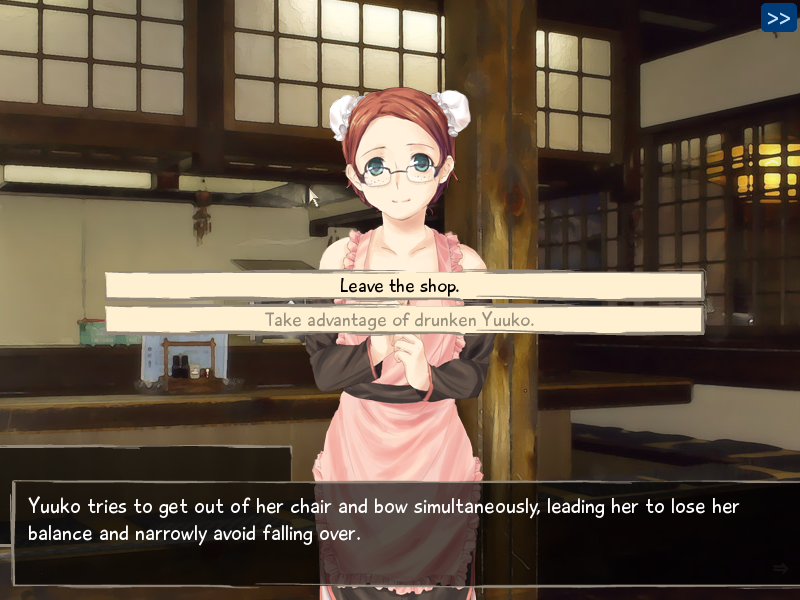Activate the fast-forward skip button

click(778, 18)
